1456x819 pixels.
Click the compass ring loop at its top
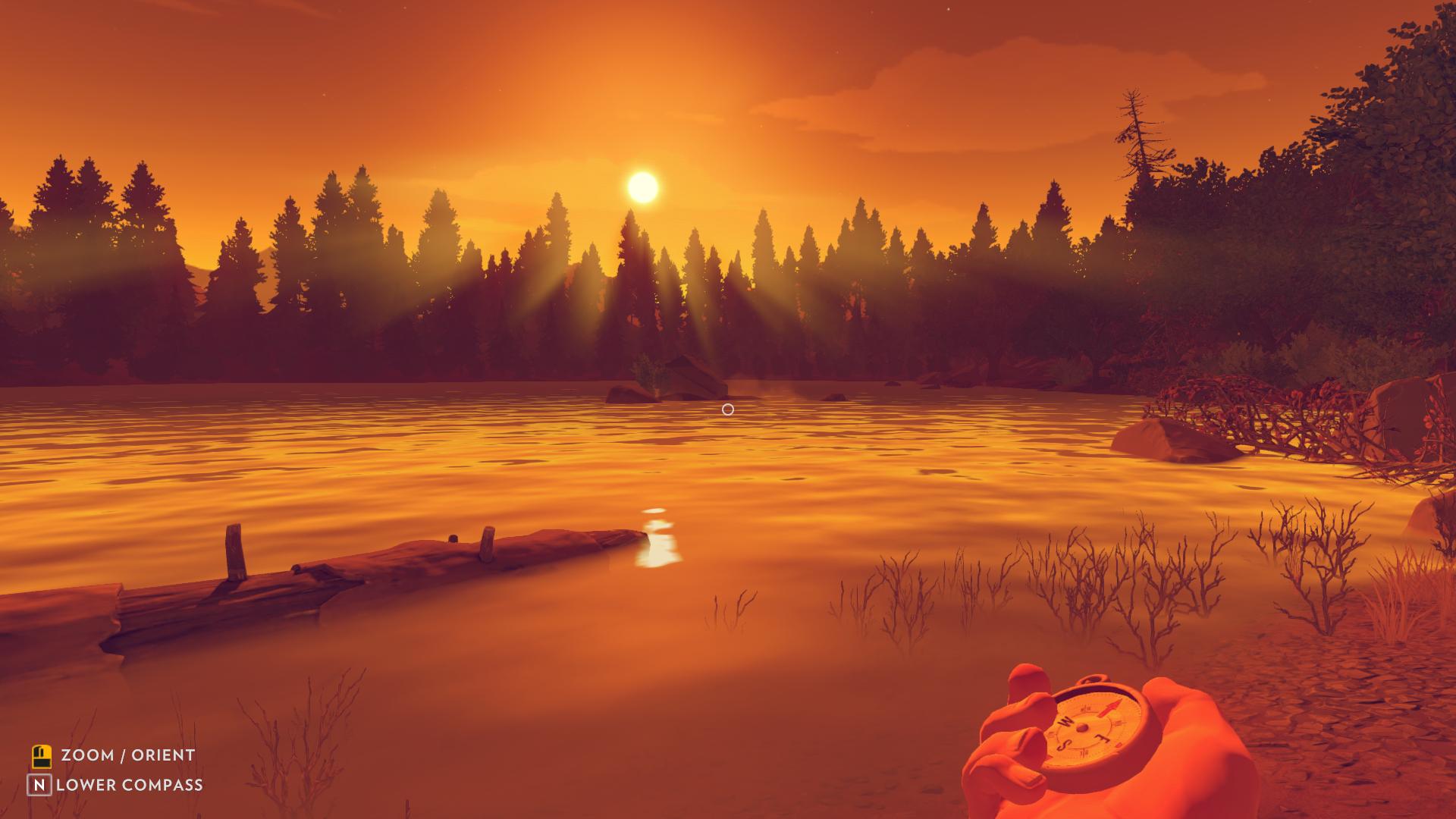click(1092, 679)
